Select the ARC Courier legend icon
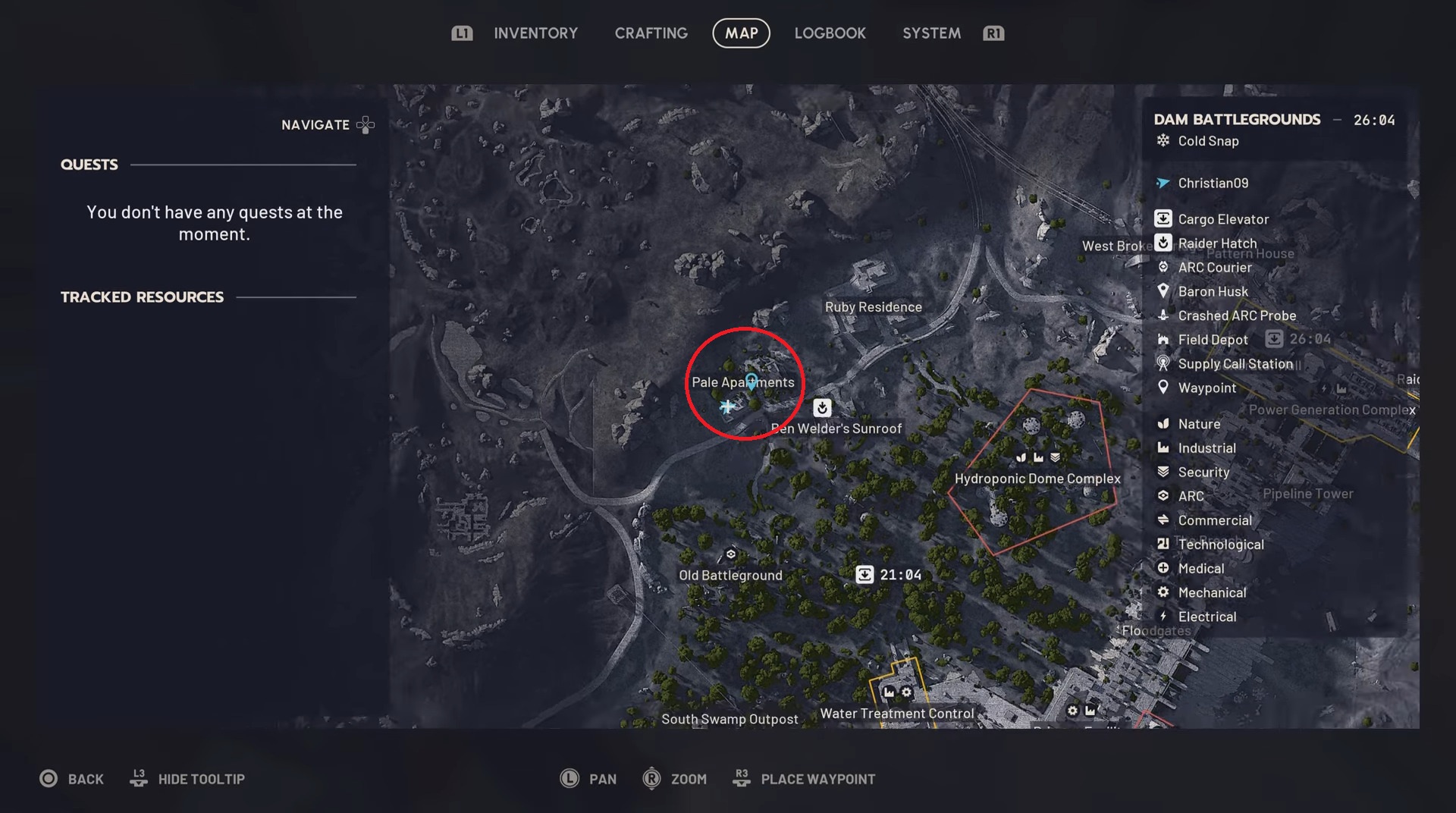 (x=1164, y=267)
